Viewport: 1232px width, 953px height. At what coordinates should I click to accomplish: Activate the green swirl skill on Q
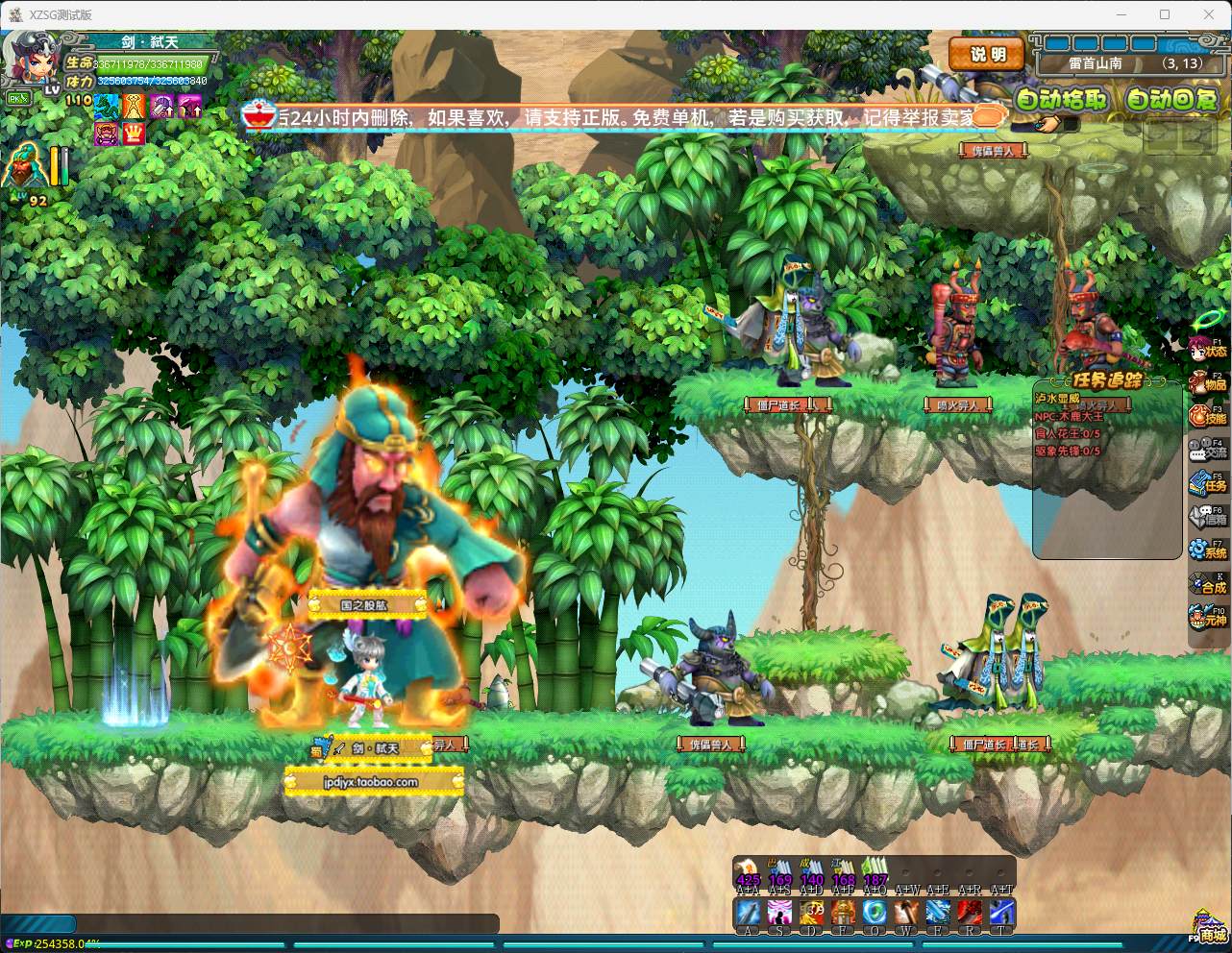tap(875, 912)
